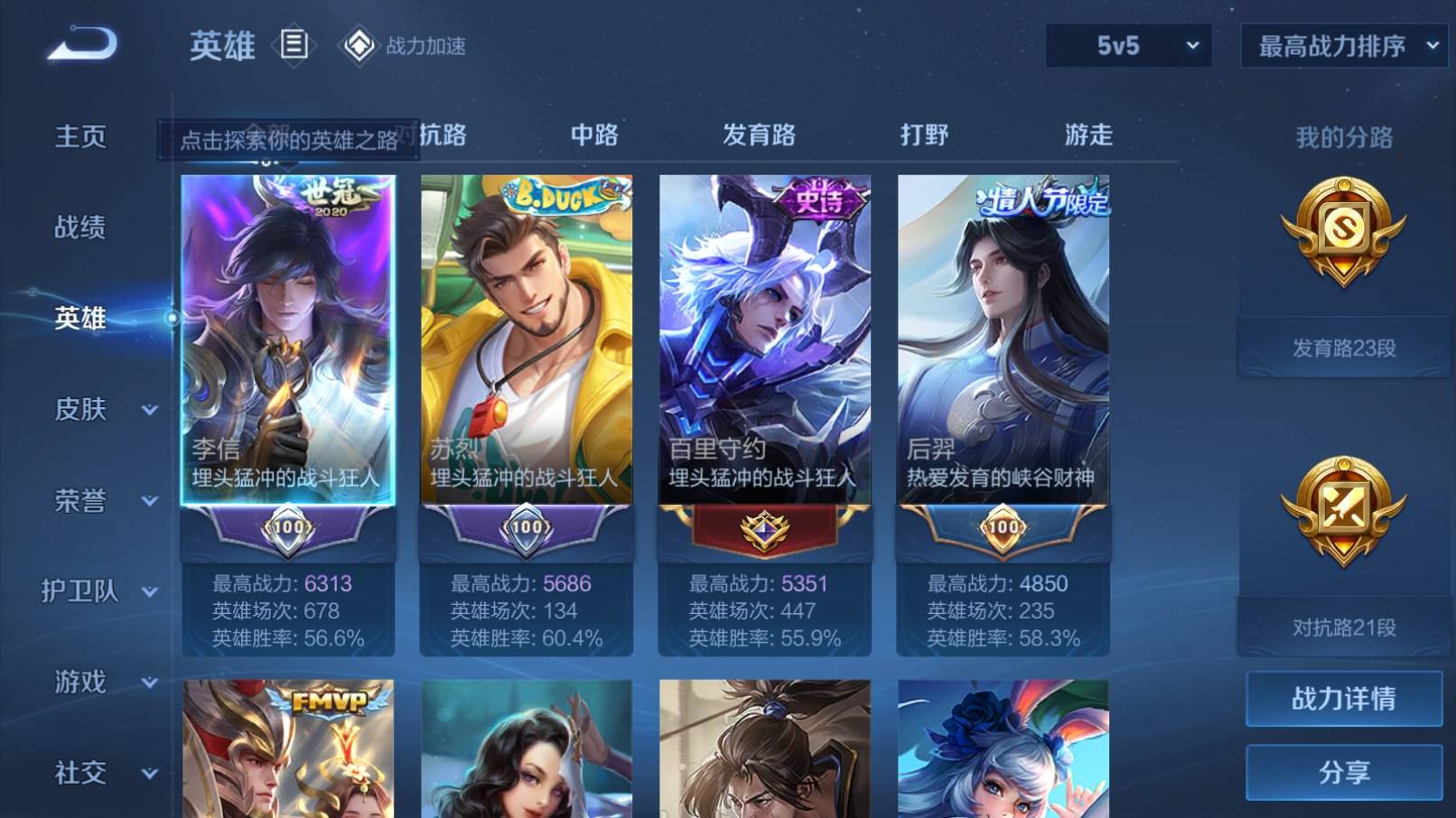The height and width of the screenshot is (818, 1456).
Task: Expand the 皮肤 sidebar section
Action: point(81,410)
